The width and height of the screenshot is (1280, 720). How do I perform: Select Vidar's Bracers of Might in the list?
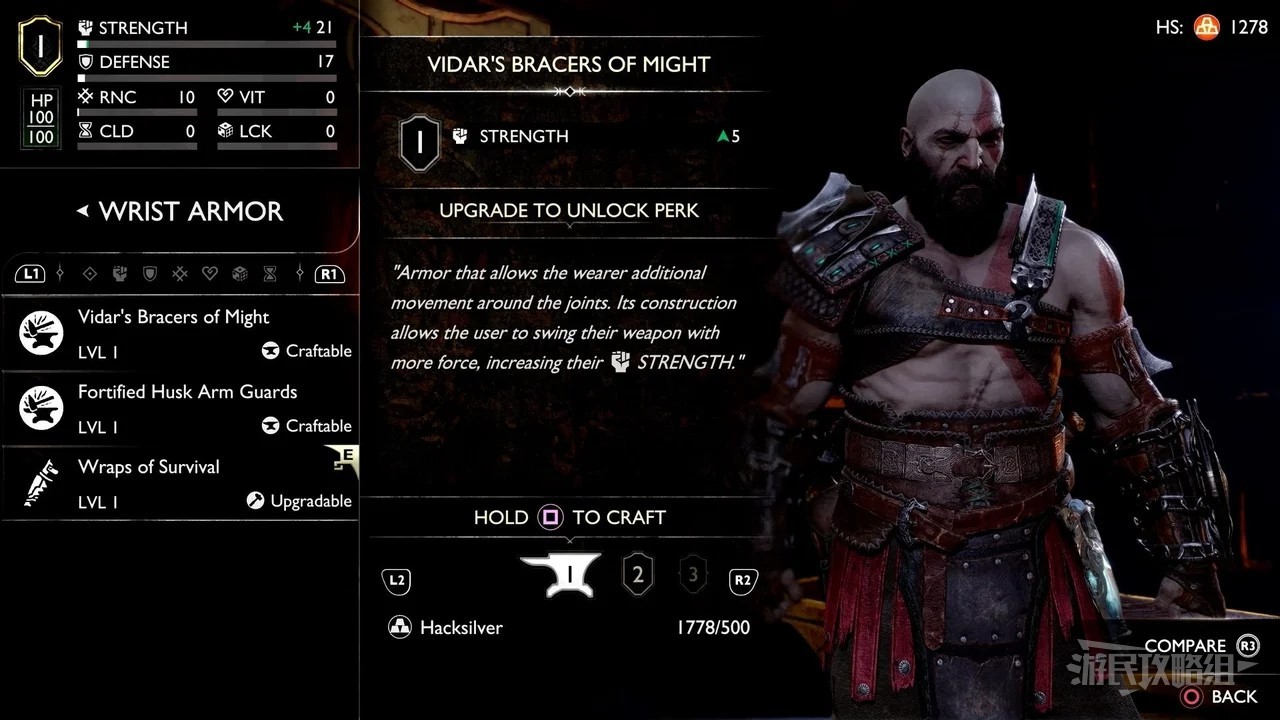pos(185,333)
